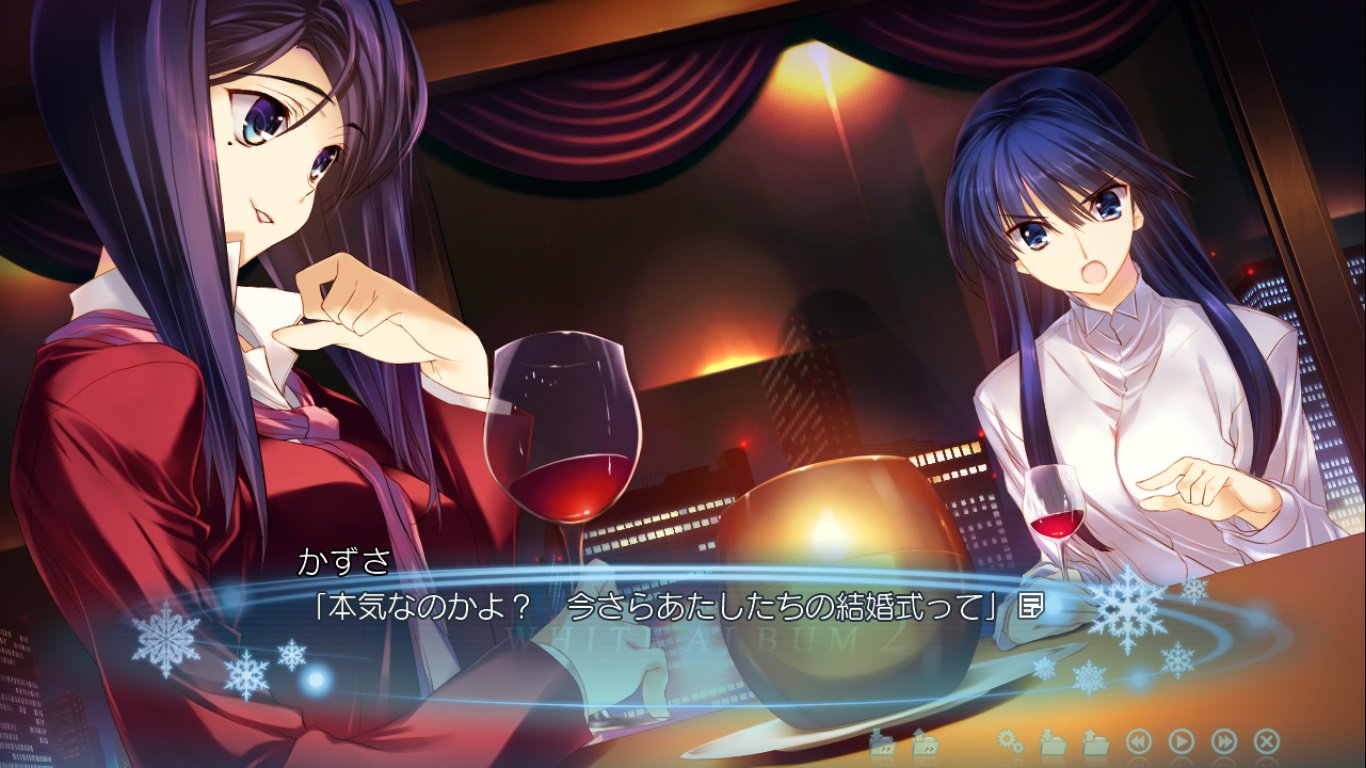This screenshot has height=768, width=1366.
Task: Enable skip mode with the fast-forward icon
Action: [x=1222, y=742]
